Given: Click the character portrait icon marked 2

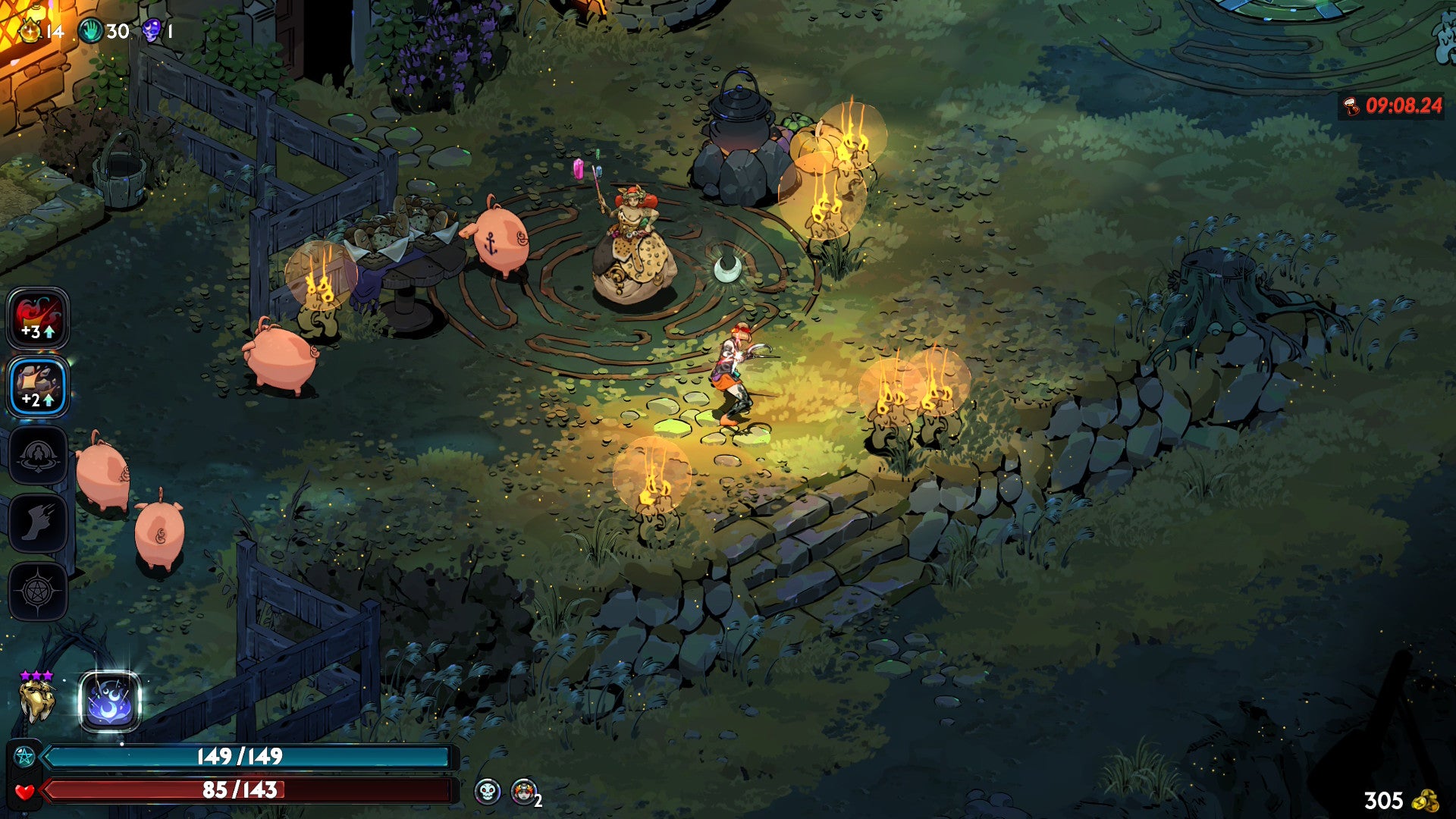Looking at the screenshot, I should tap(523, 792).
